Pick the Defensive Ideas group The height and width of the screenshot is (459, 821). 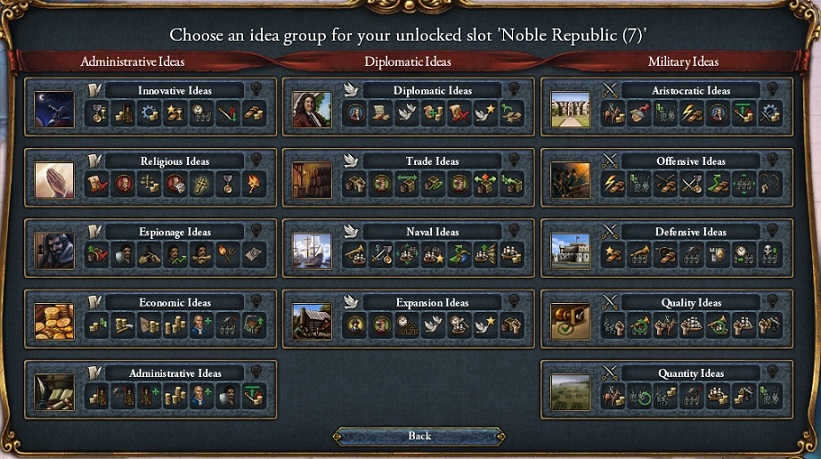click(x=691, y=232)
